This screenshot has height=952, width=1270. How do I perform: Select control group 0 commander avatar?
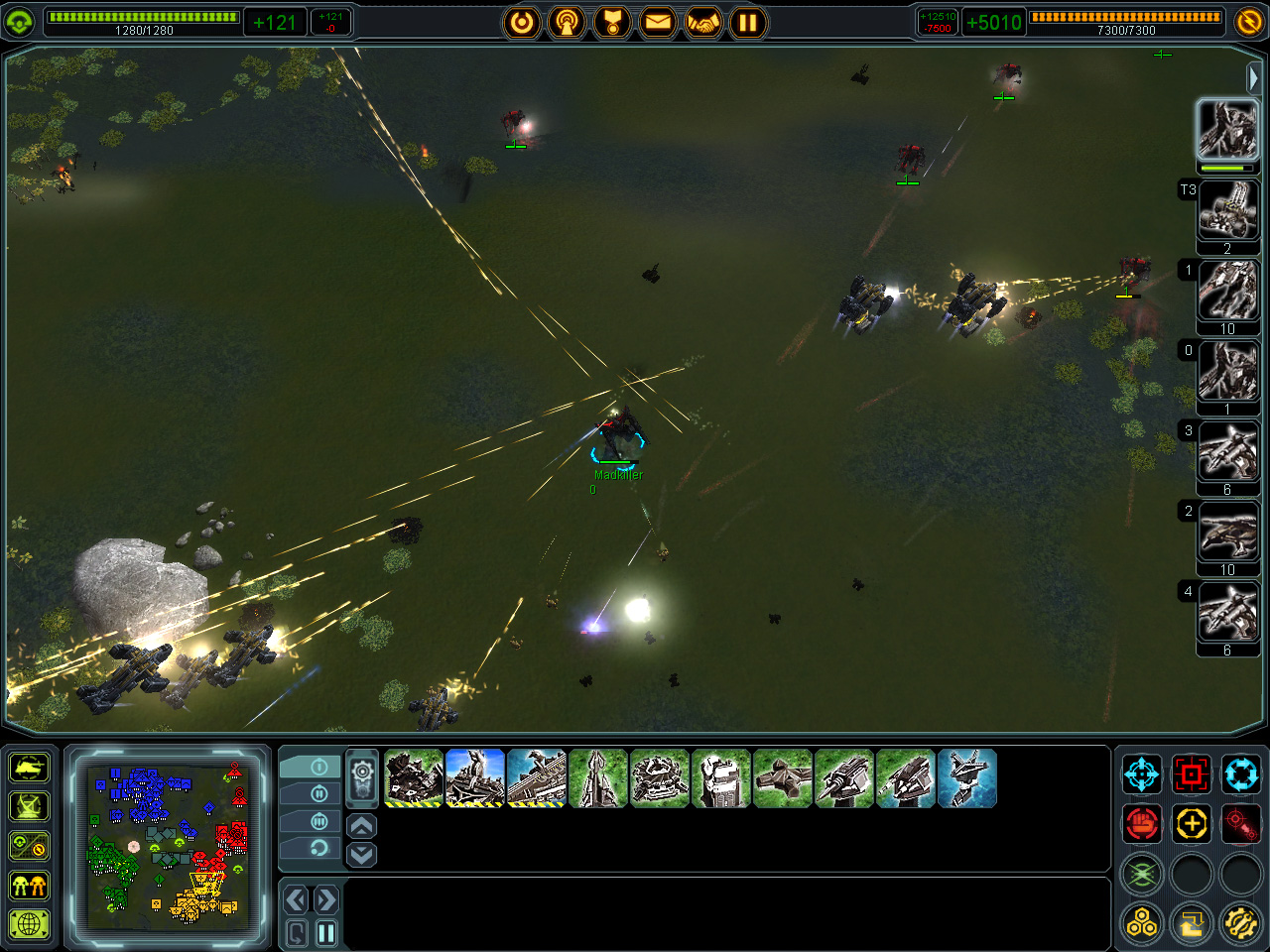click(x=1227, y=372)
